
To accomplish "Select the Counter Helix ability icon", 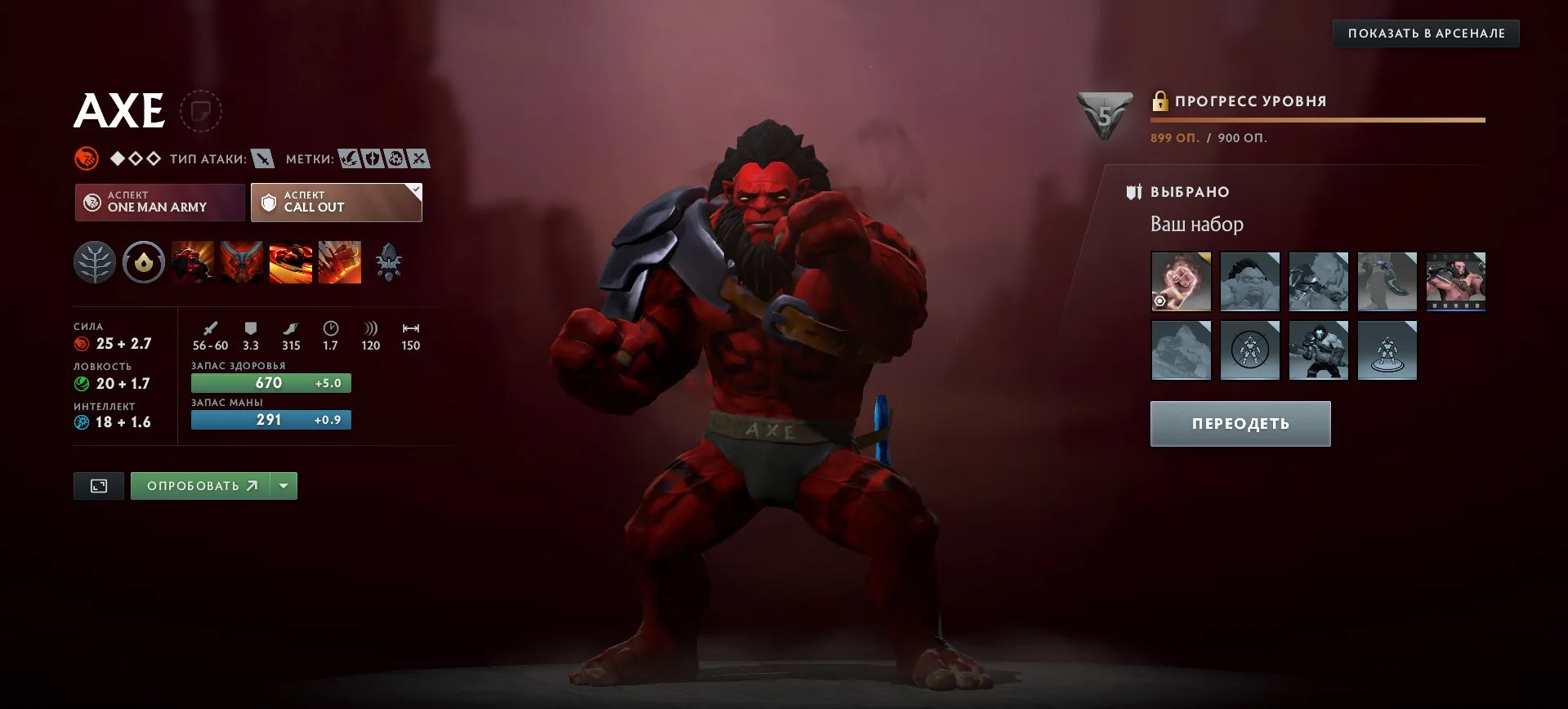I will [290, 262].
